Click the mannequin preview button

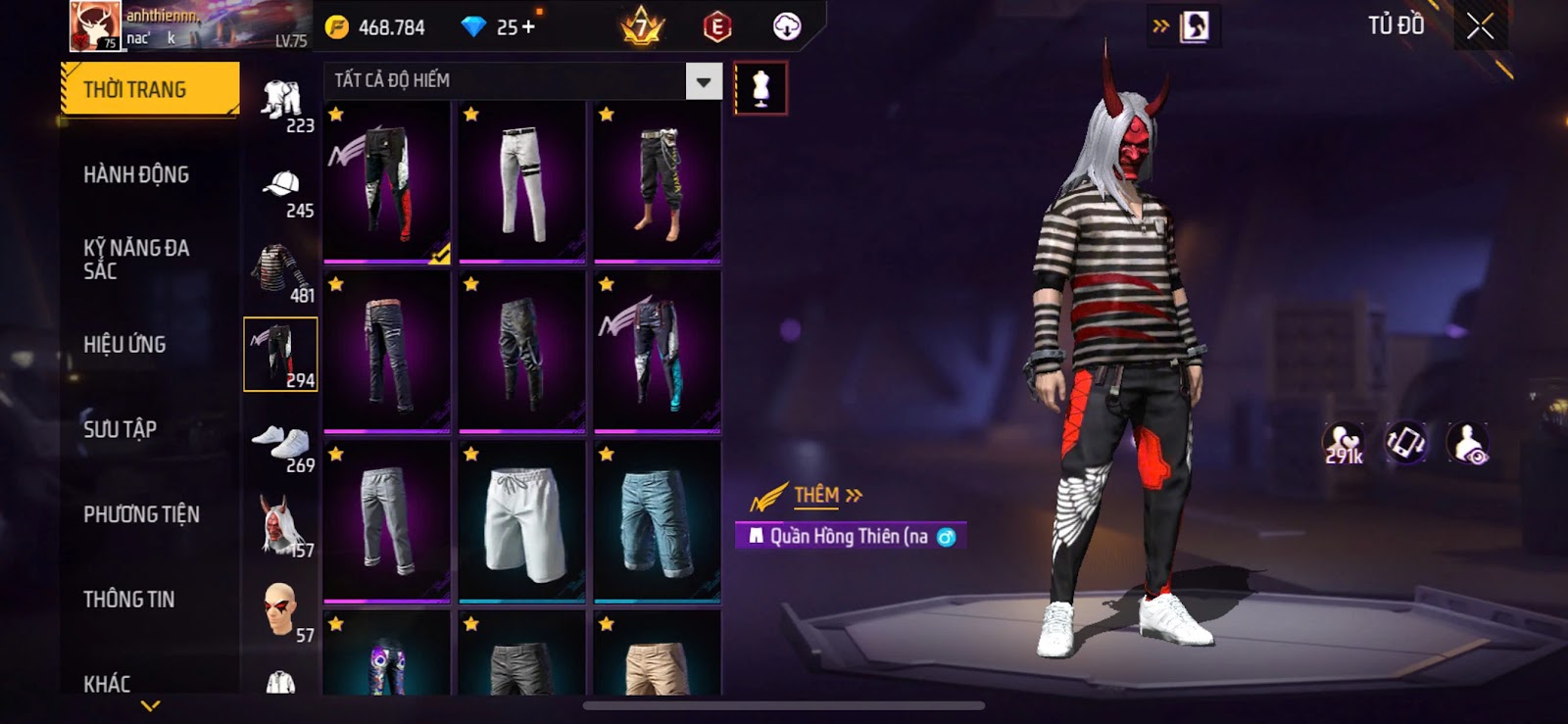pos(759,88)
